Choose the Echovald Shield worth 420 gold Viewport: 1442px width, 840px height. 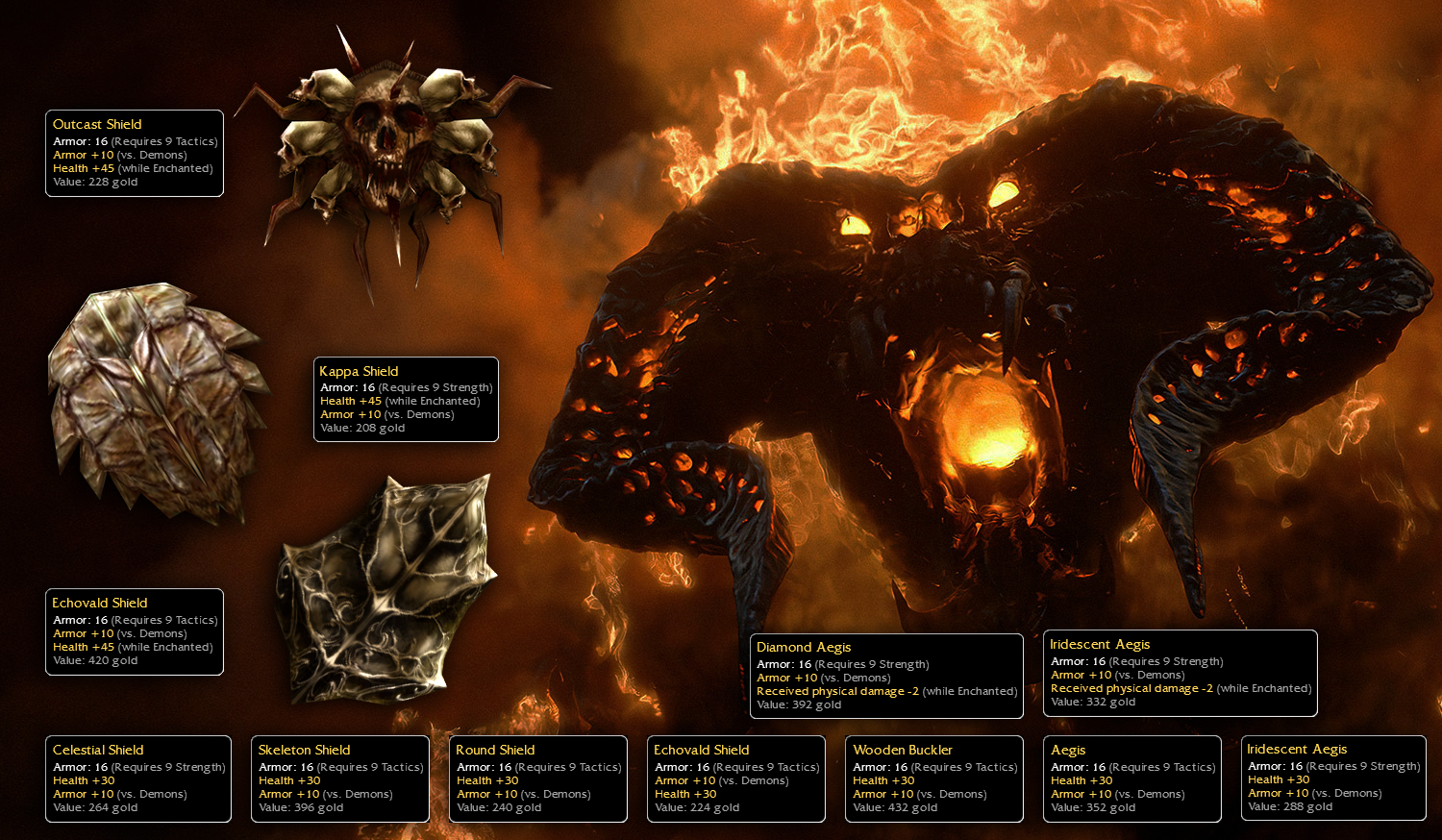pos(135,631)
